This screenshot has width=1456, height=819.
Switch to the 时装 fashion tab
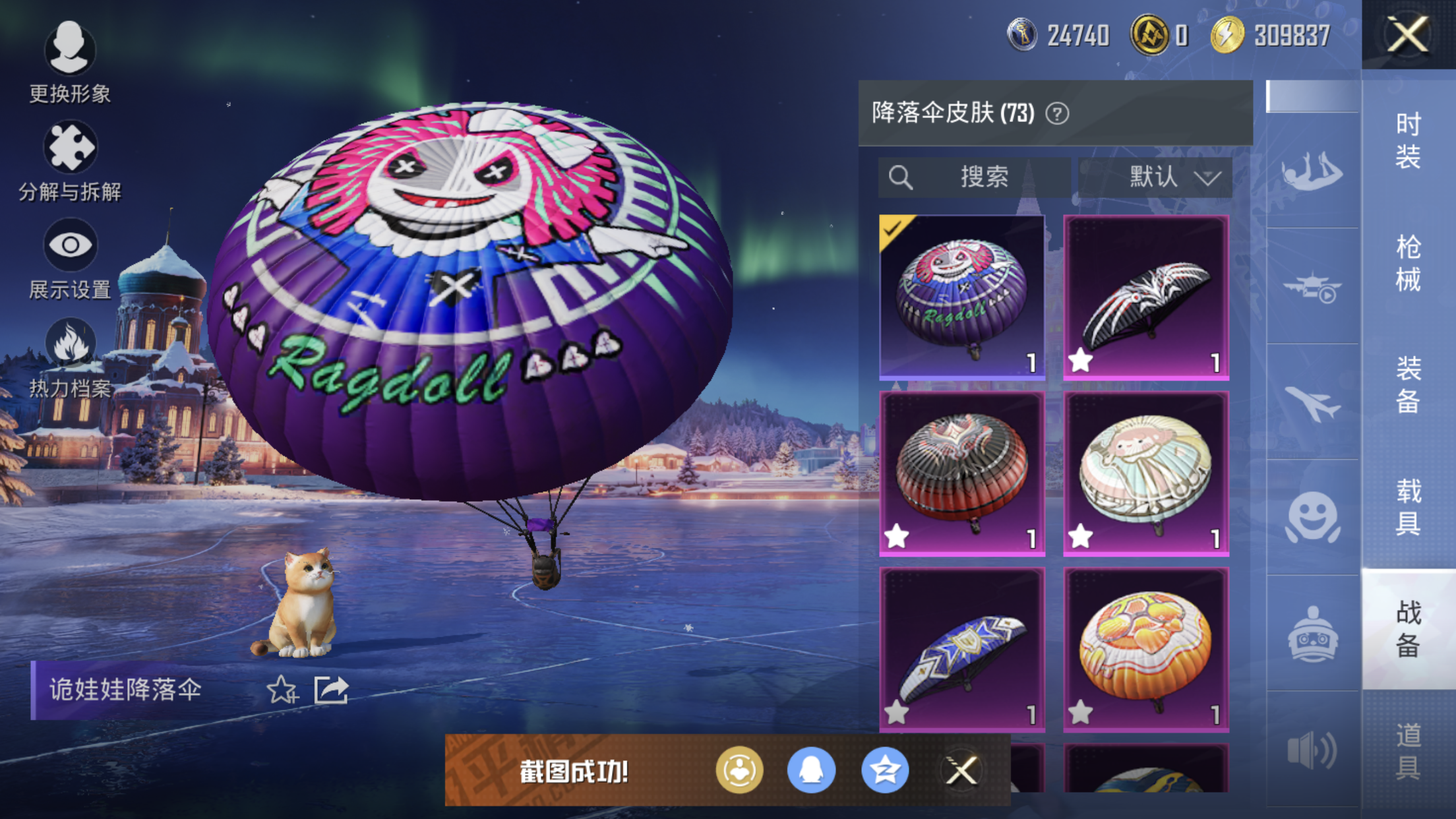pos(1409,140)
